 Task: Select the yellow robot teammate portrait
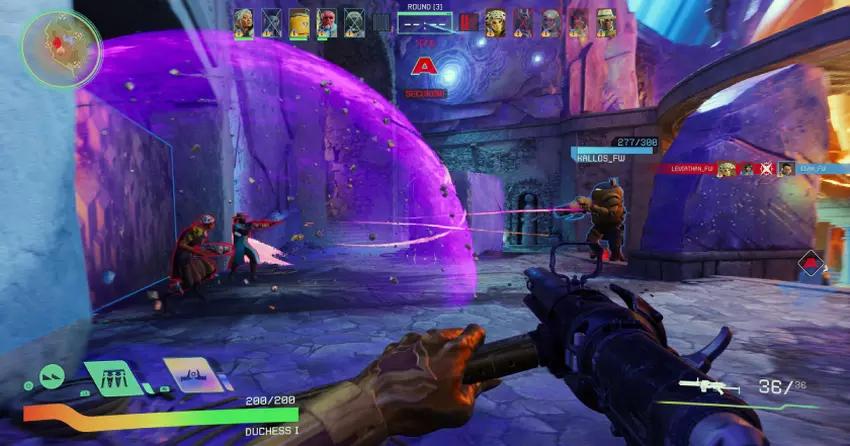coord(299,22)
